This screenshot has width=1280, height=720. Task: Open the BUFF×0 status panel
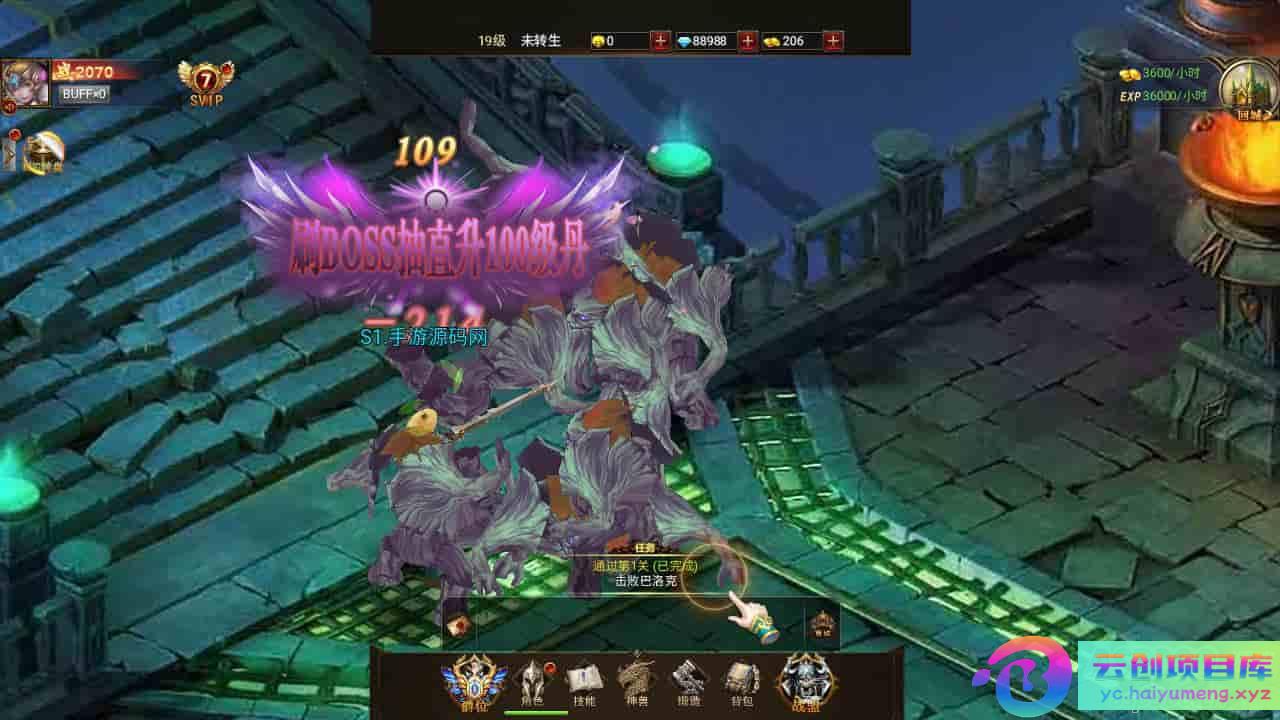(x=84, y=94)
